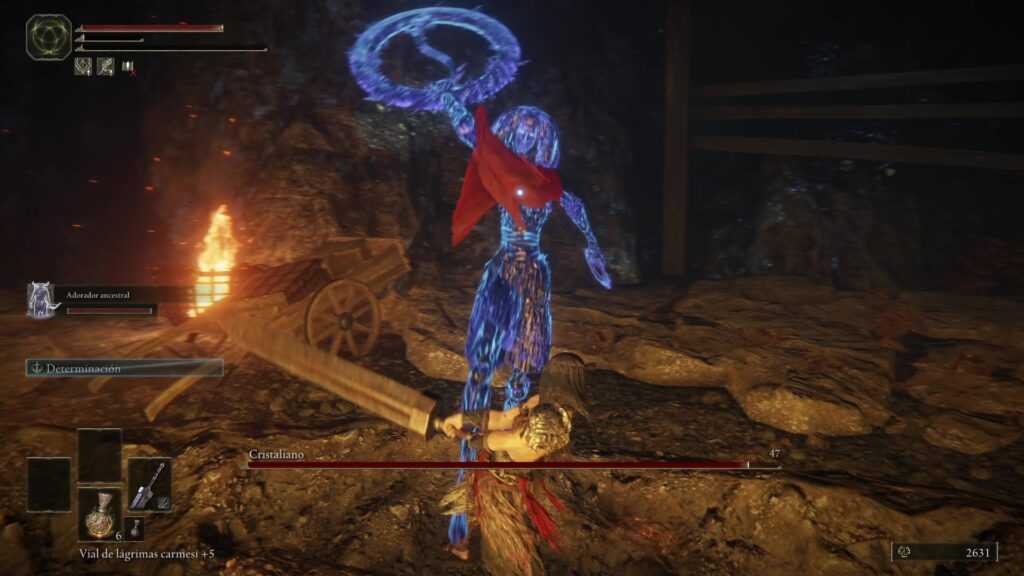The width and height of the screenshot is (1024, 576).
Task: Select the small flask pouch icon
Action: coord(137,527)
